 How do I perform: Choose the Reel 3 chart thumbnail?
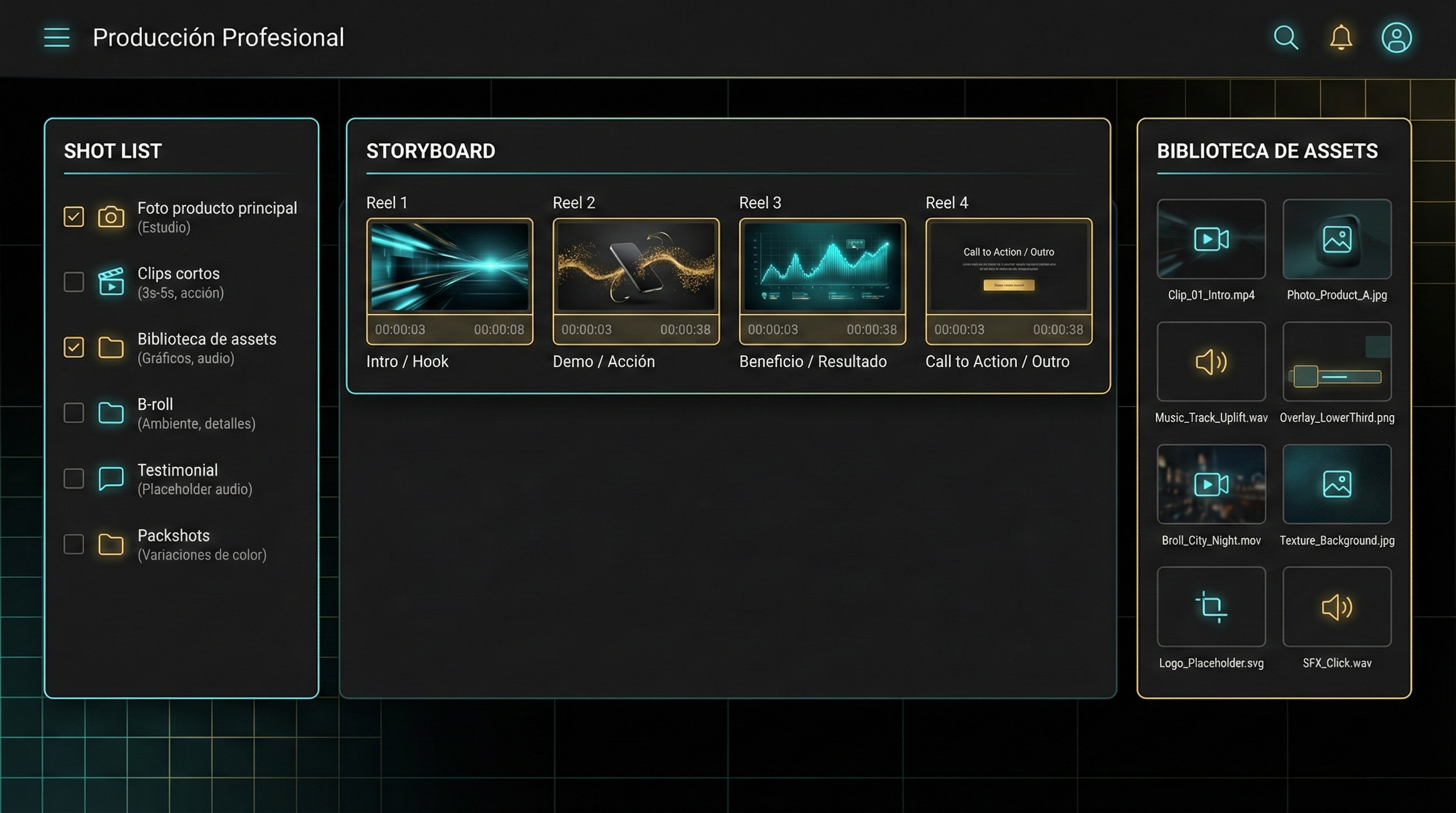[x=822, y=266]
